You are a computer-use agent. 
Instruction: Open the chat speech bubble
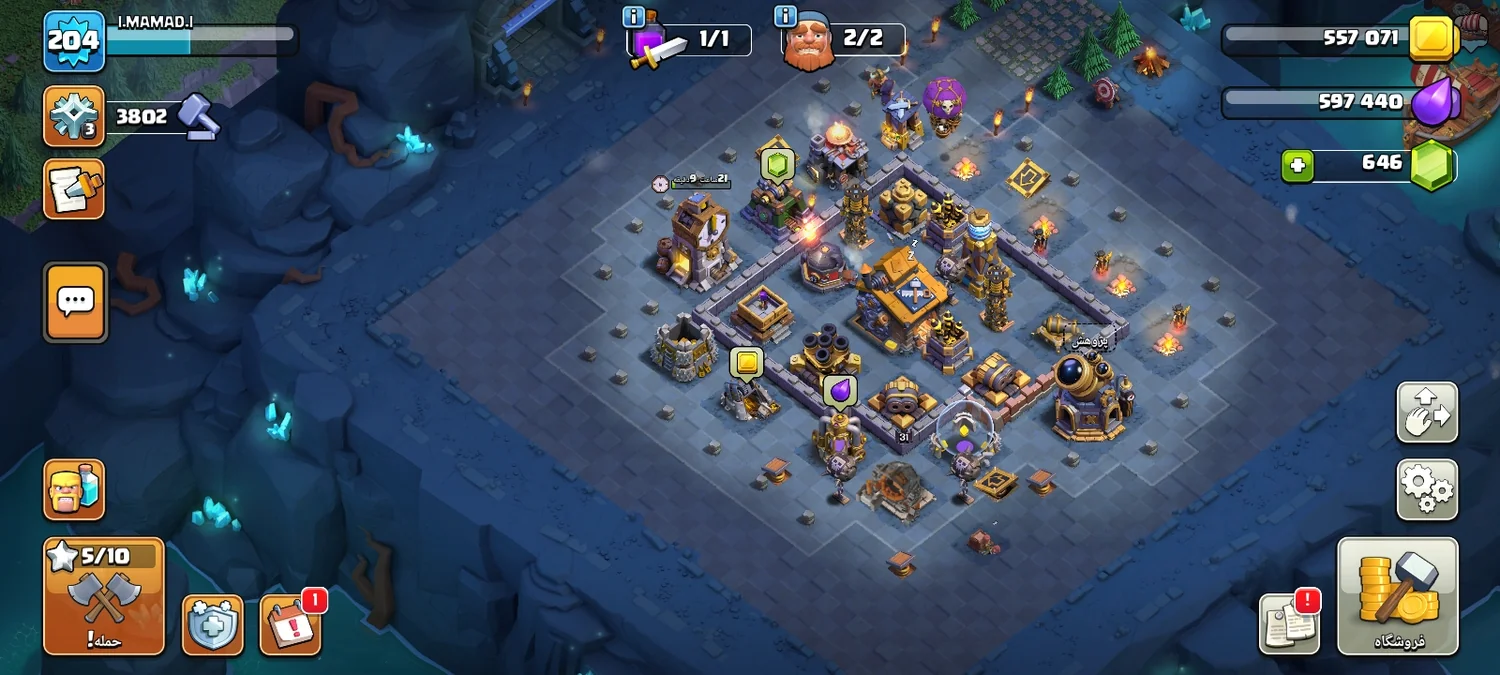75,301
